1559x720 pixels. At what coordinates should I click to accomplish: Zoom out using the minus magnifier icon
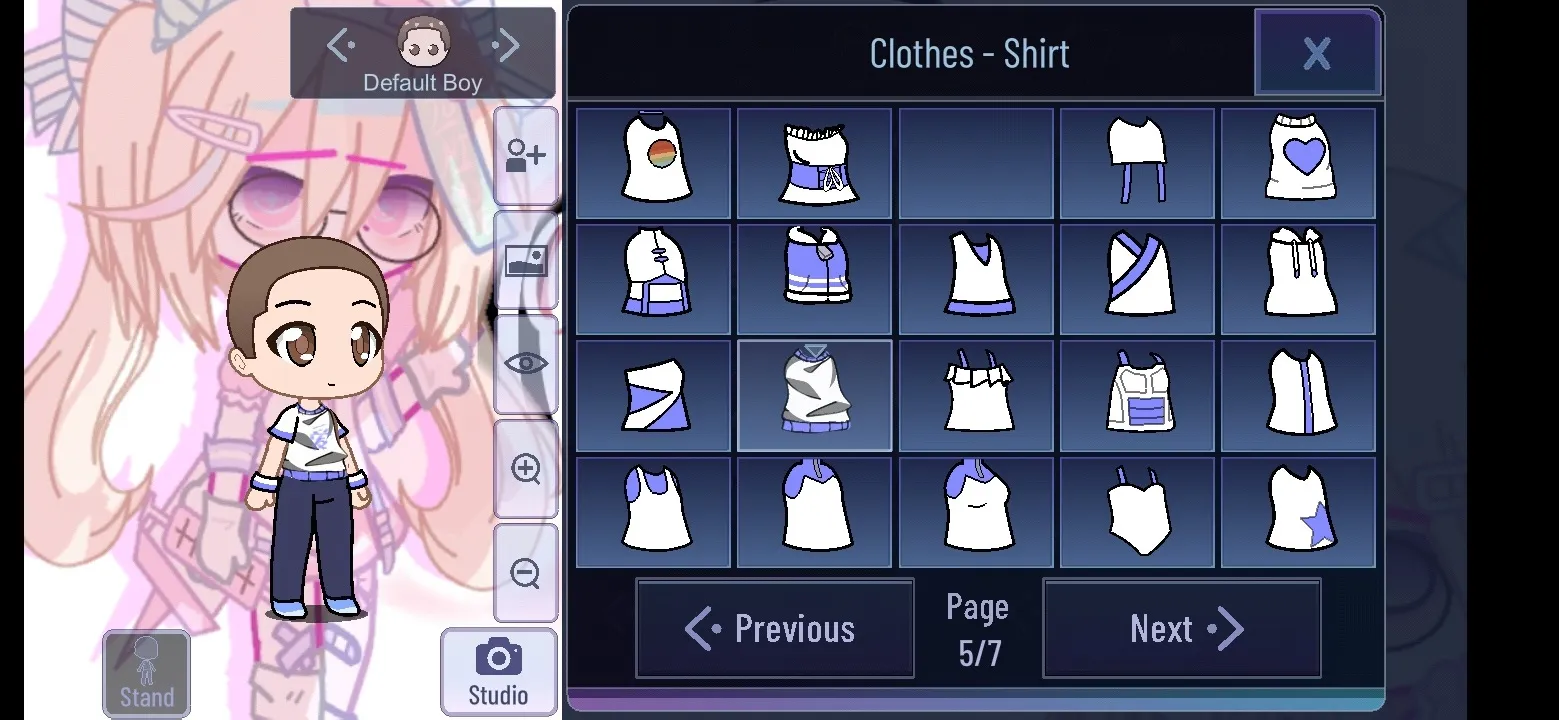point(525,570)
